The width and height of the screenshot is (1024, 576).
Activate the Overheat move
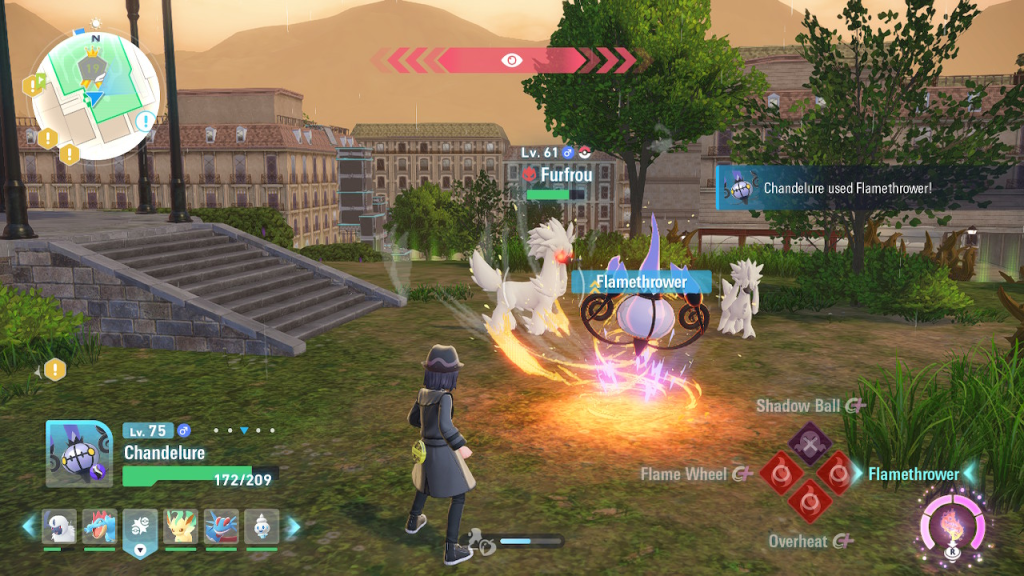(x=809, y=501)
